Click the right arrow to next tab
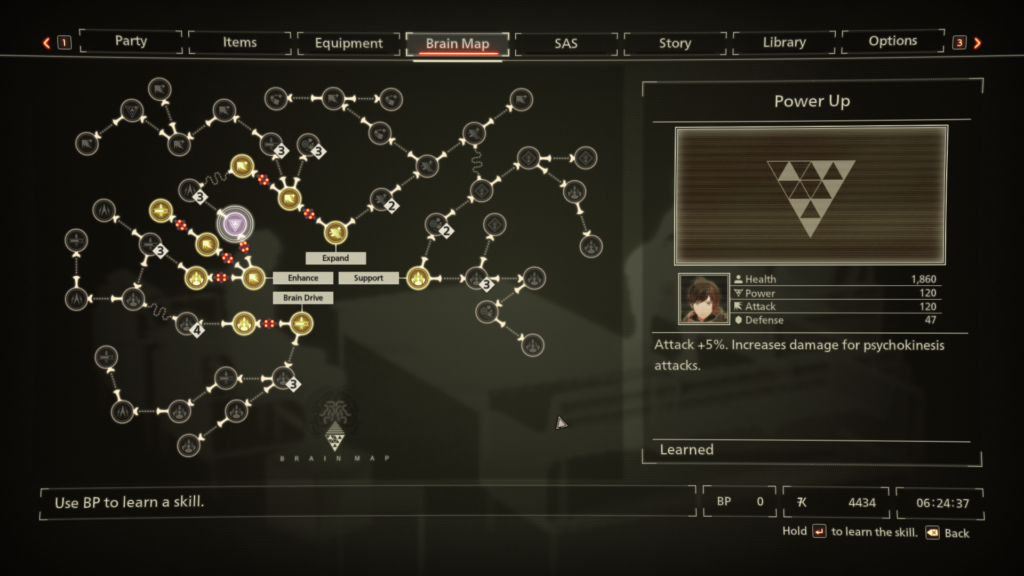 pos(977,43)
